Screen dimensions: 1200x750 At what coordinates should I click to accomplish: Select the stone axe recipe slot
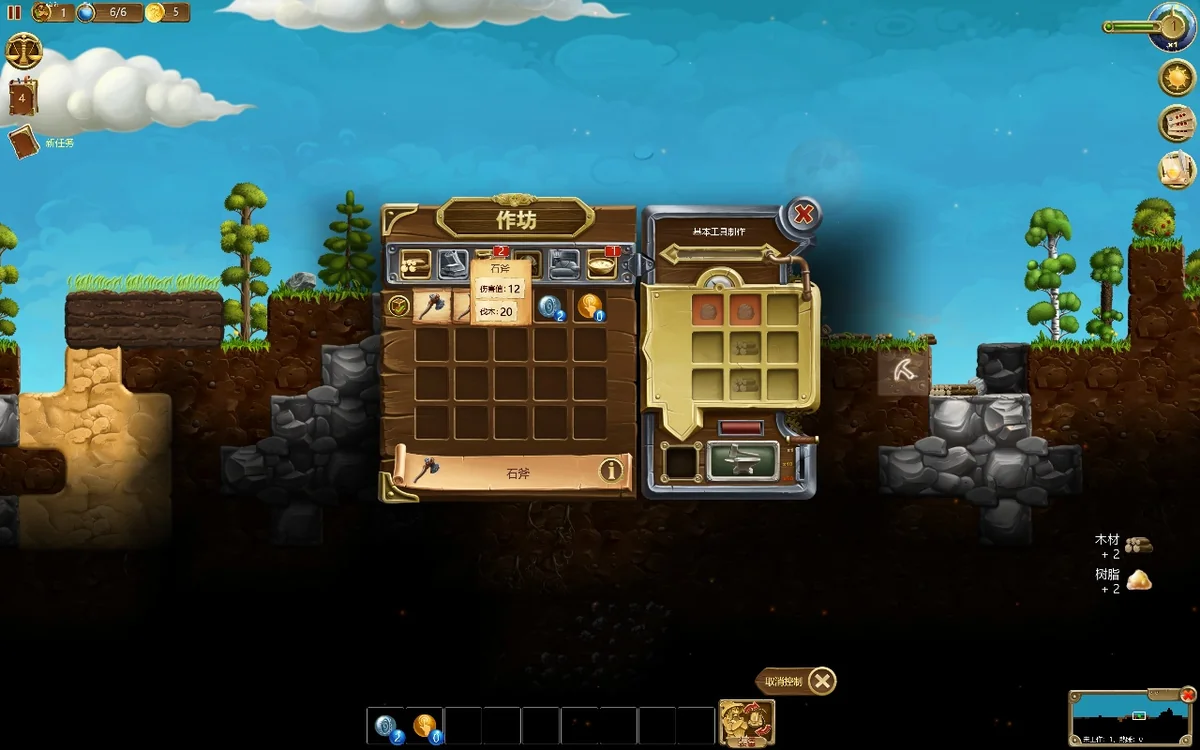click(430, 307)
